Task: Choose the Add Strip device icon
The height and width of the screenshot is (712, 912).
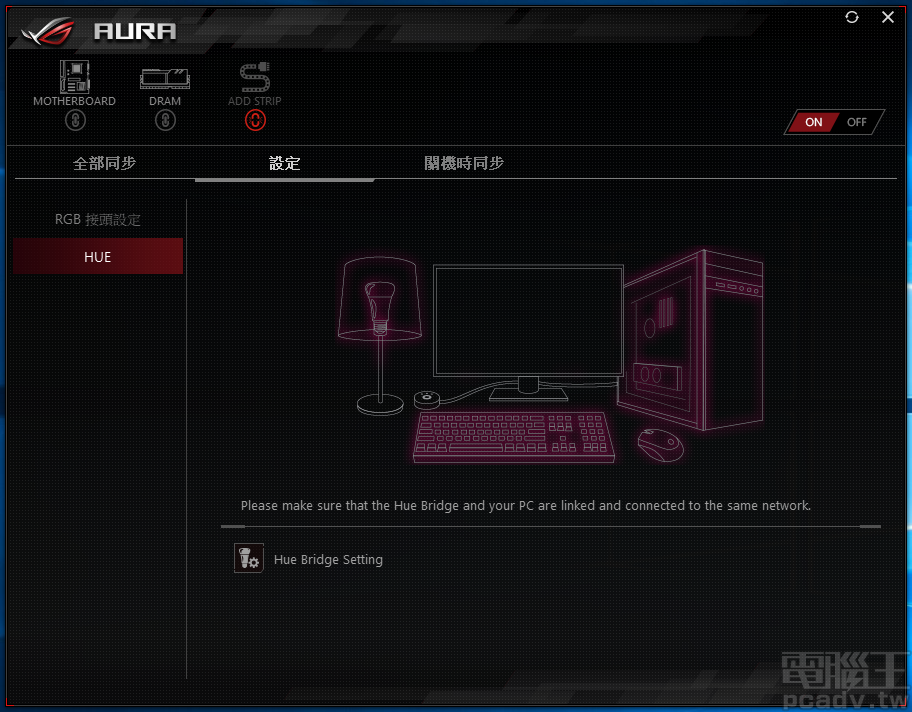Action: [x=254, y=77]
